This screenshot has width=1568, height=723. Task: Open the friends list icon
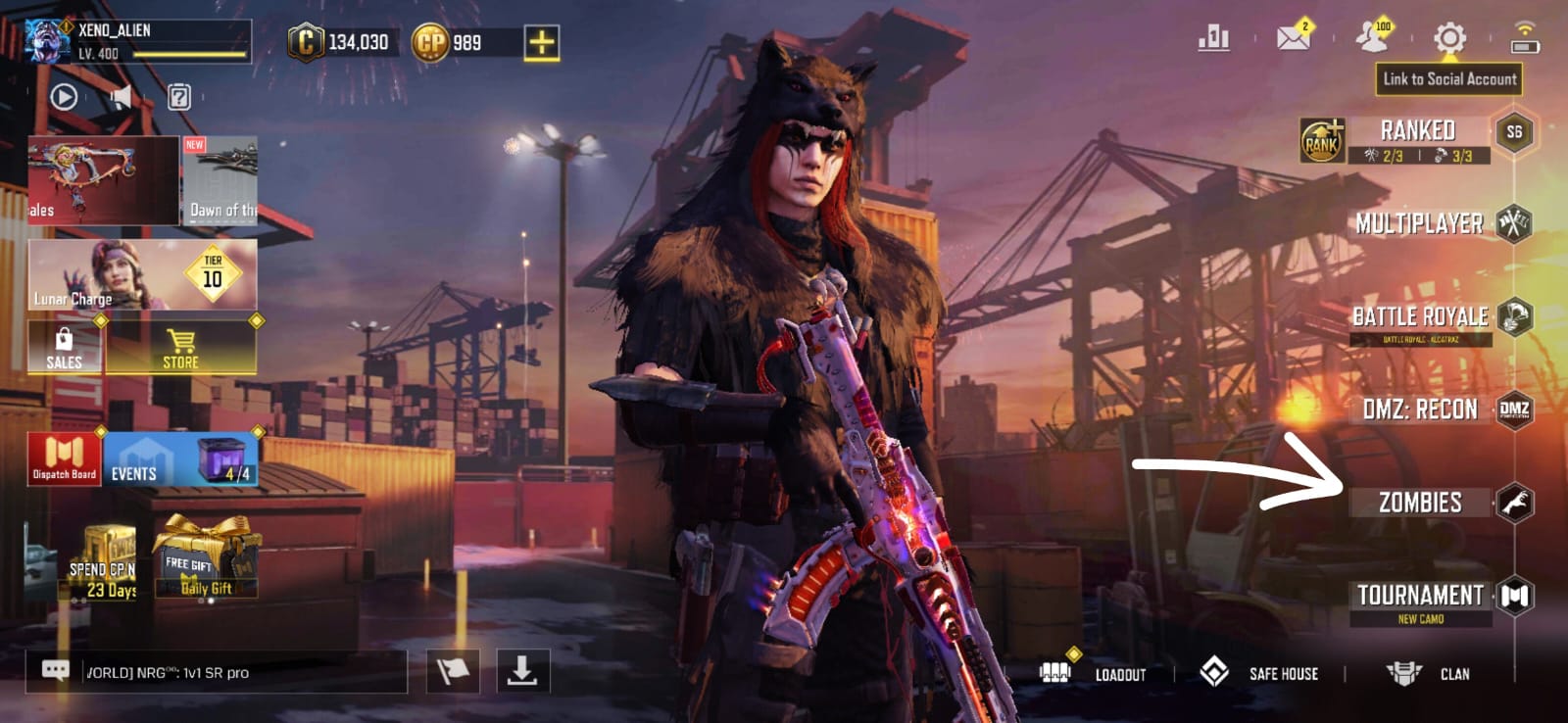point(1372,38)
